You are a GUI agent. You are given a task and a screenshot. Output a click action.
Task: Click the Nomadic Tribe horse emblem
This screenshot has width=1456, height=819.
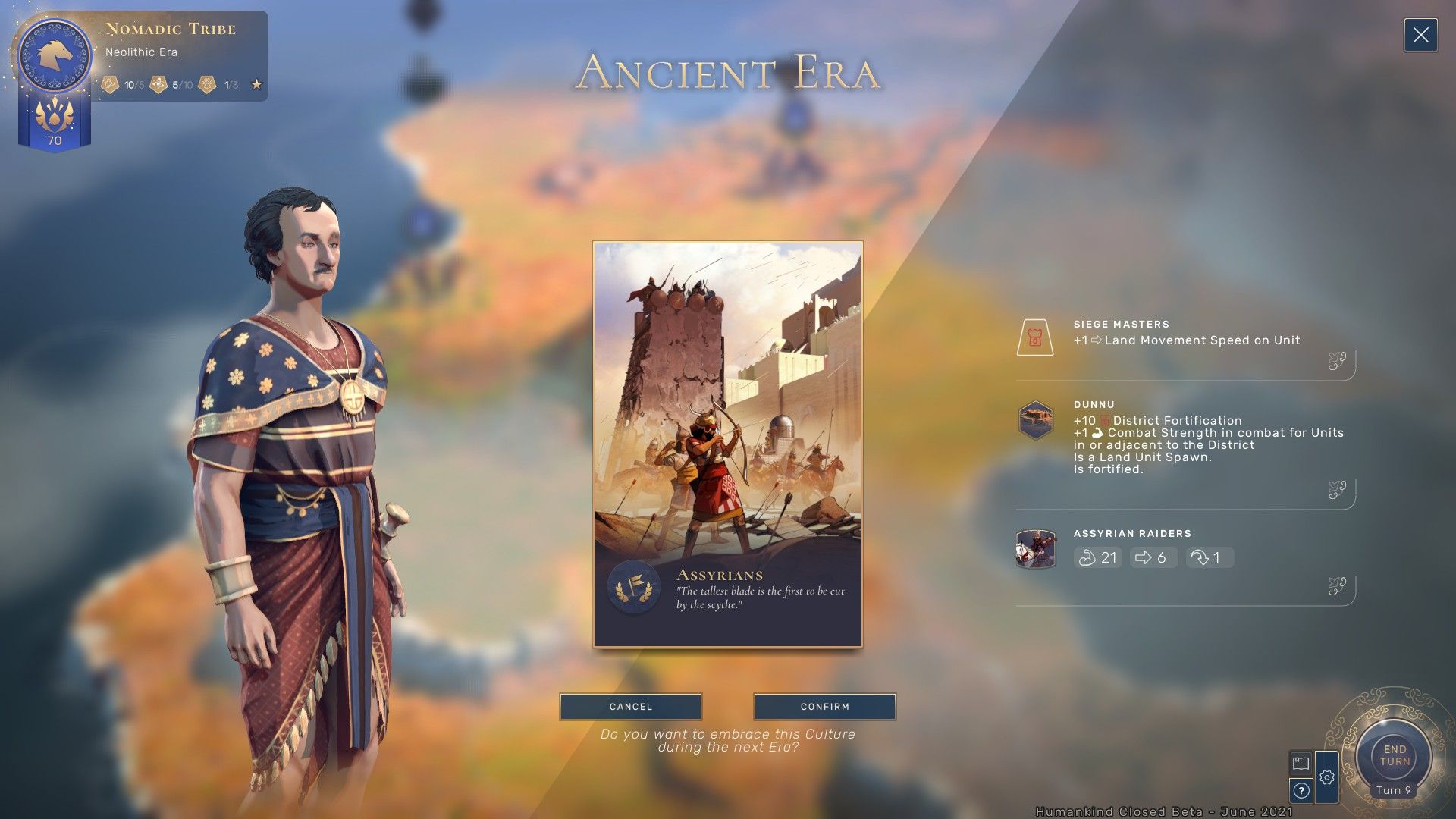pos(55,55)
